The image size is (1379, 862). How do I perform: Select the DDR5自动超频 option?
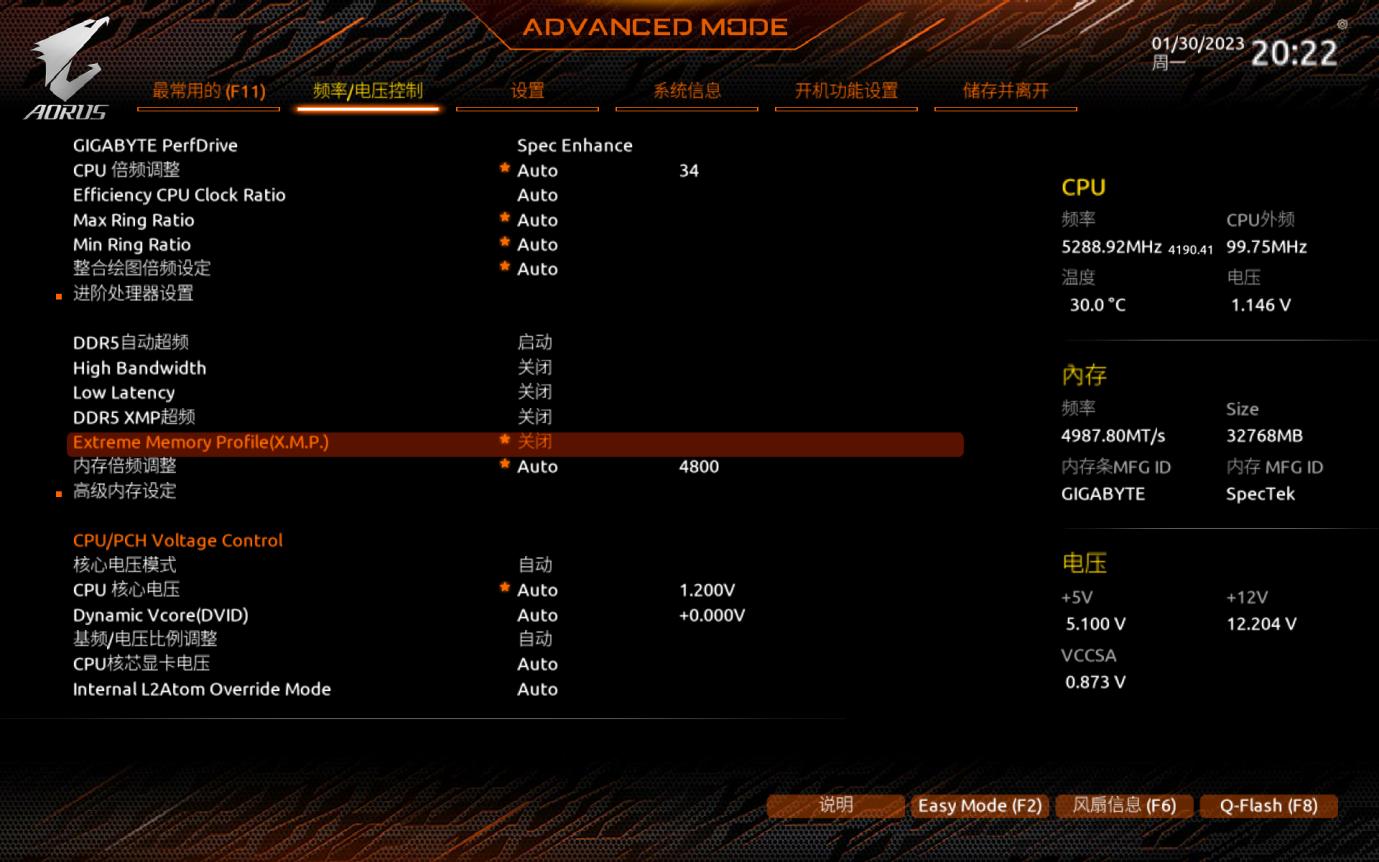pyautogui.click(x=130, y=343)
